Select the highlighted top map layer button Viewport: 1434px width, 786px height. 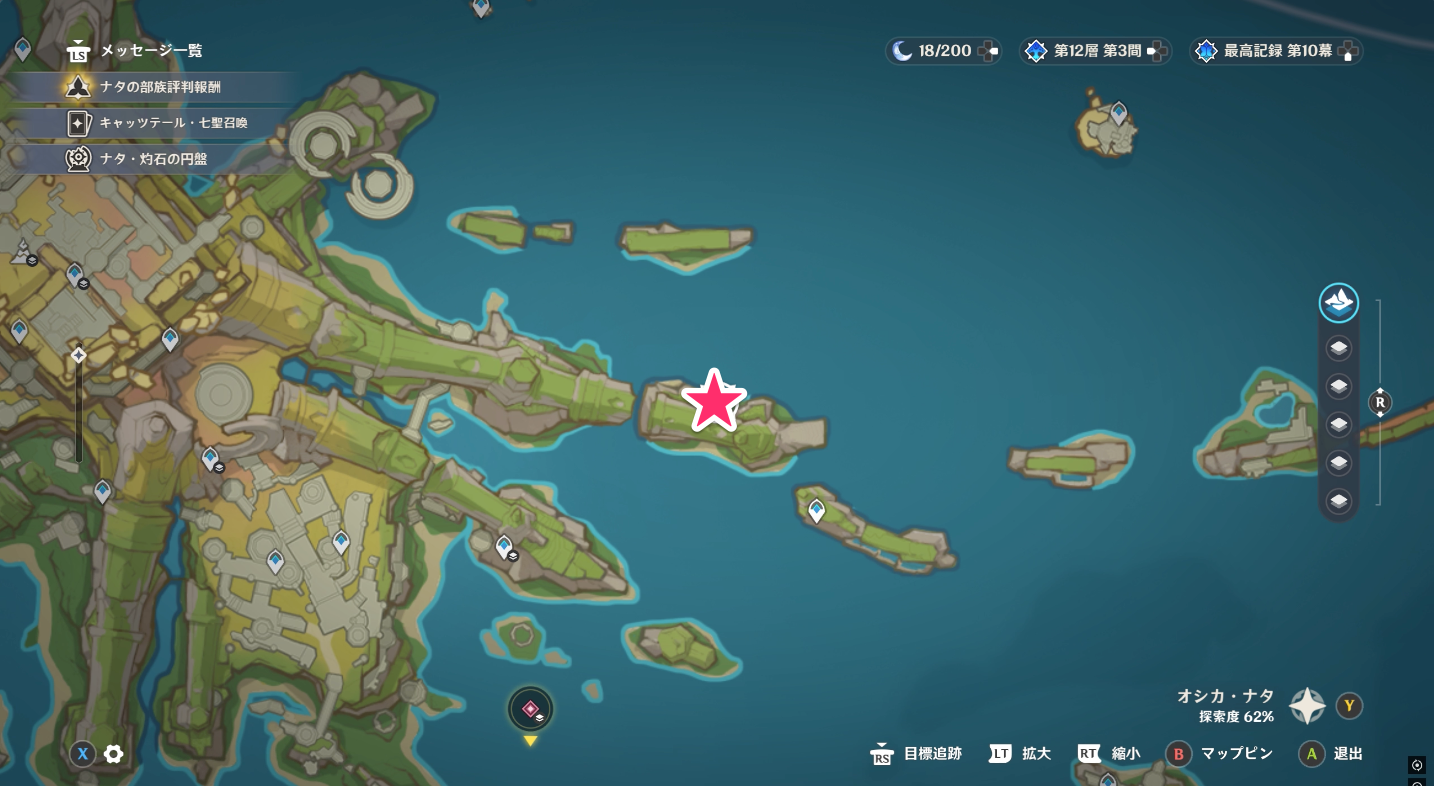pos(1338,302)
